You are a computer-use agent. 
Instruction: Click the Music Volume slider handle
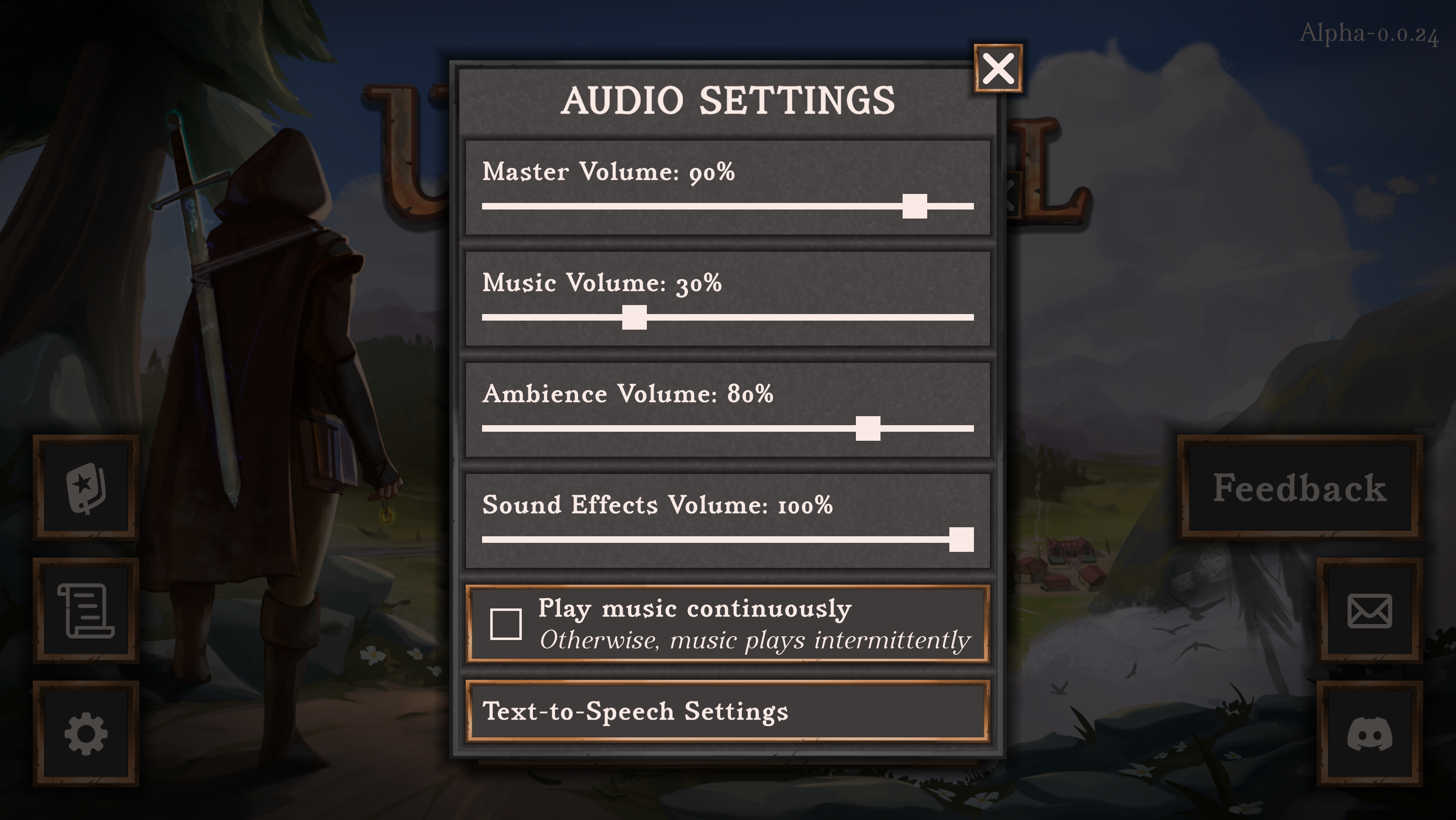634,318
